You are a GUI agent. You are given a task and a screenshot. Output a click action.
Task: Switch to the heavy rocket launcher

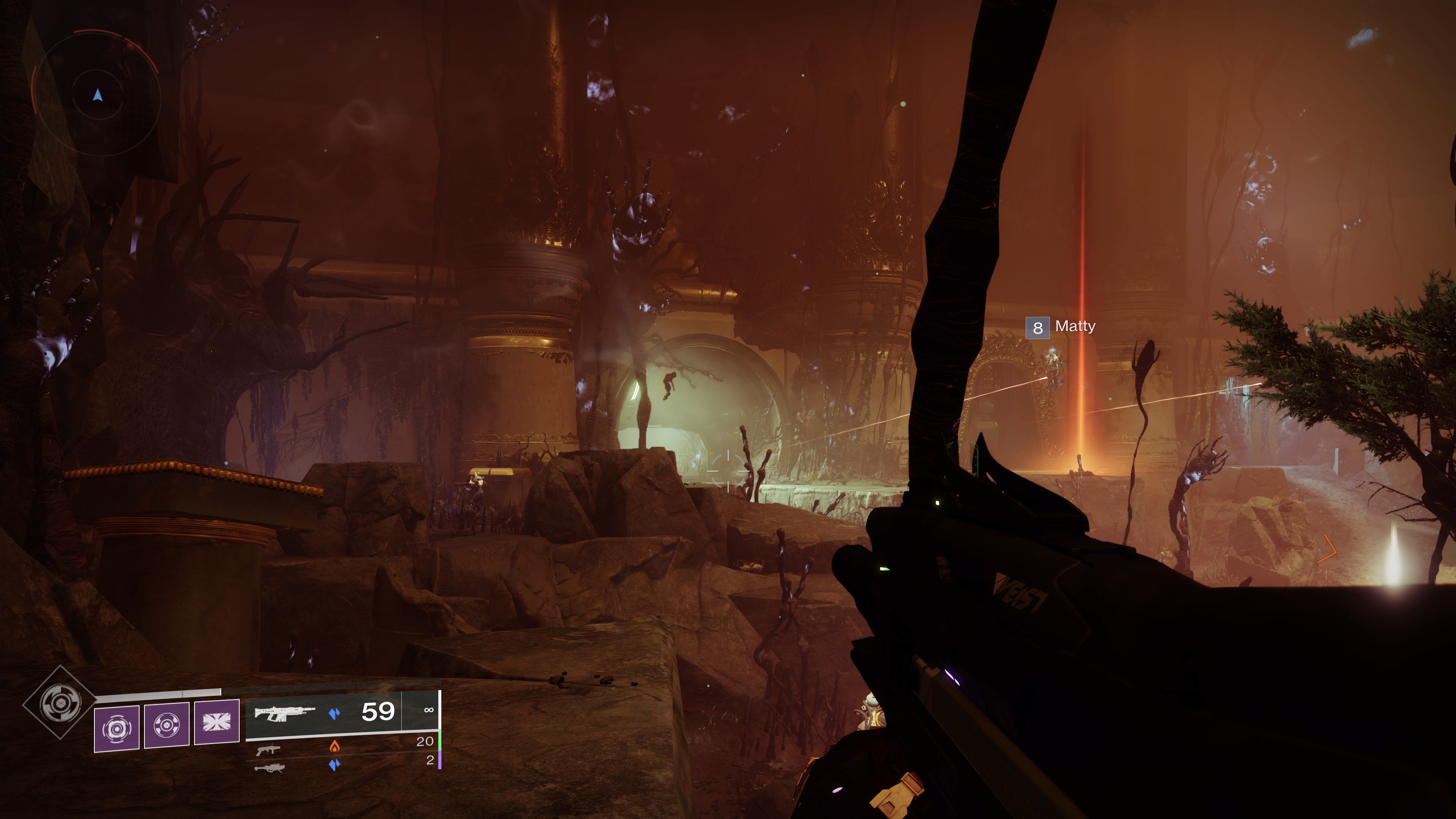(x=270, y=767)
